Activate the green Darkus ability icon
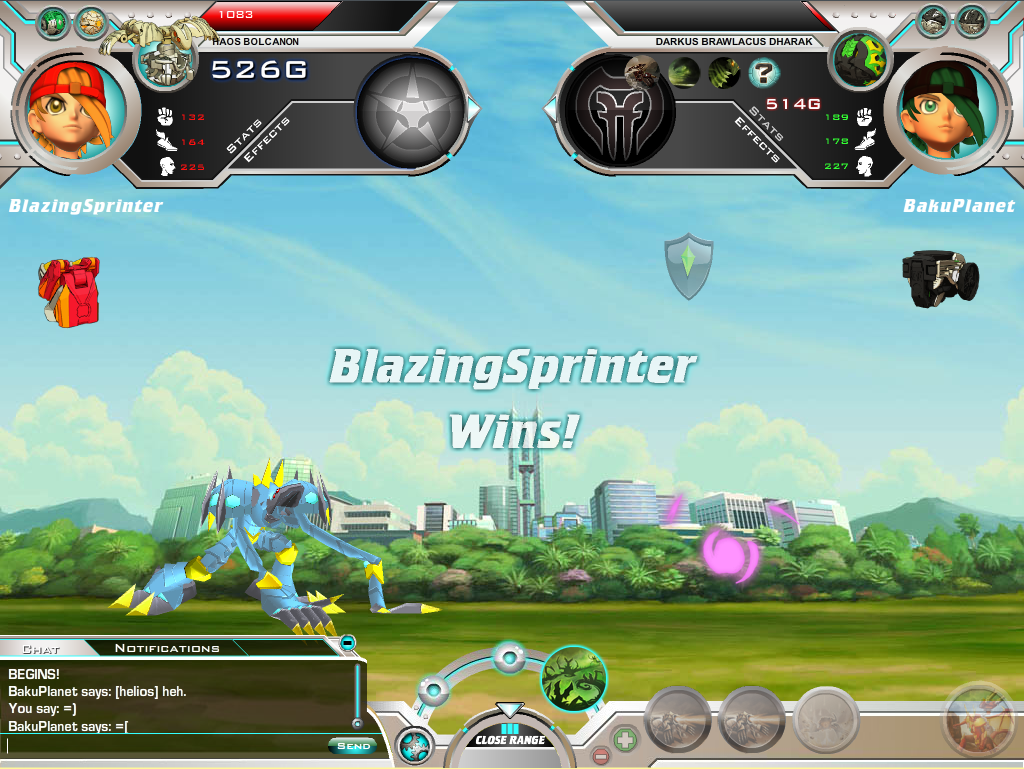The image size is (1024, 769). (x=574, y=678)
